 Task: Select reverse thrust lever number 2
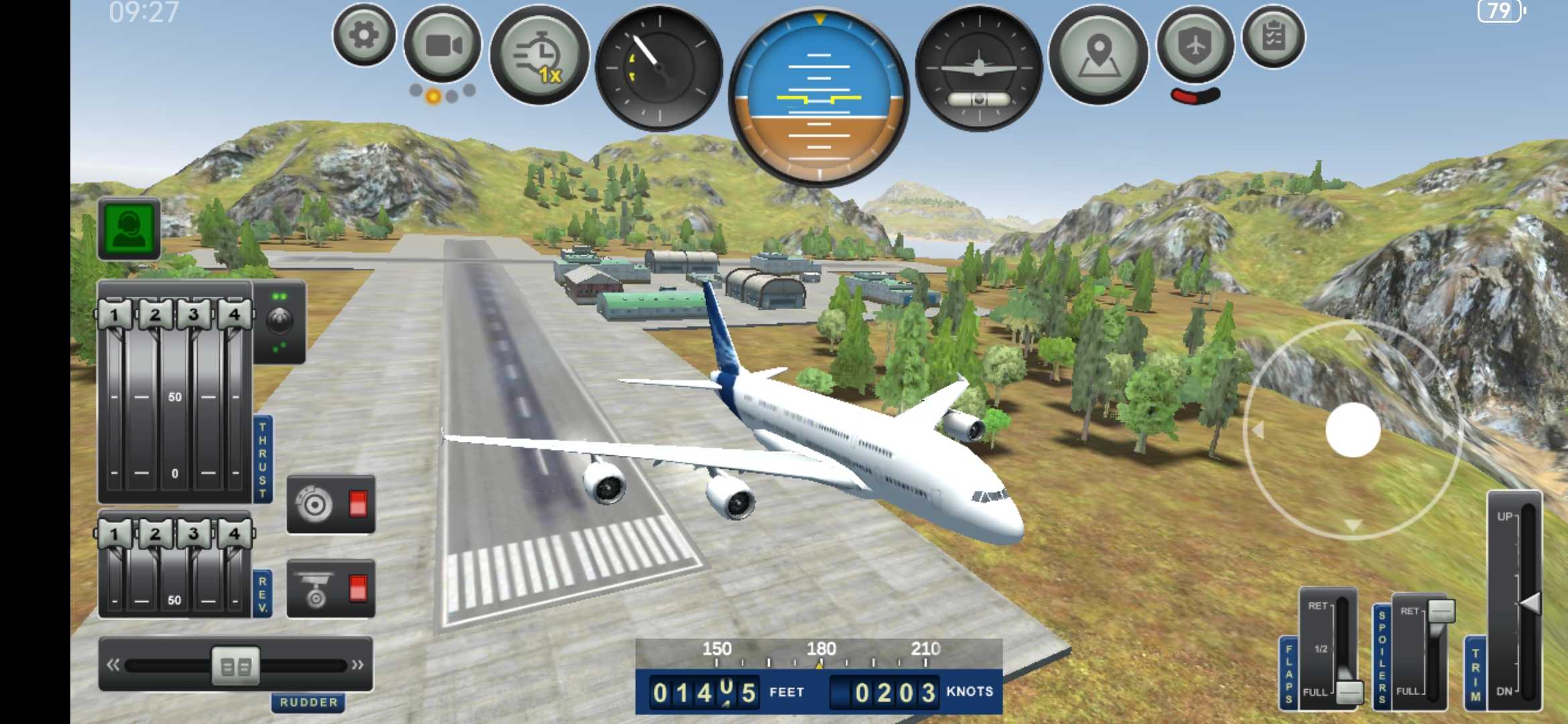point(155,534)
